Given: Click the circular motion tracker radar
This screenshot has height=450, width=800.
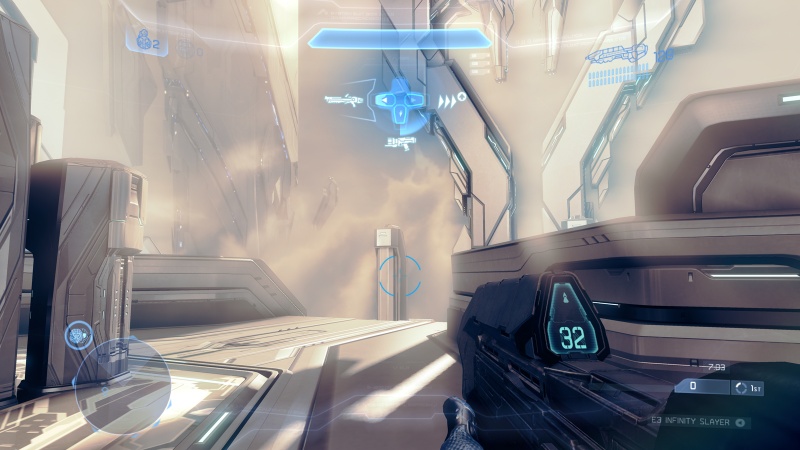Looking at the screenshot, I should (x=120, y=385).
